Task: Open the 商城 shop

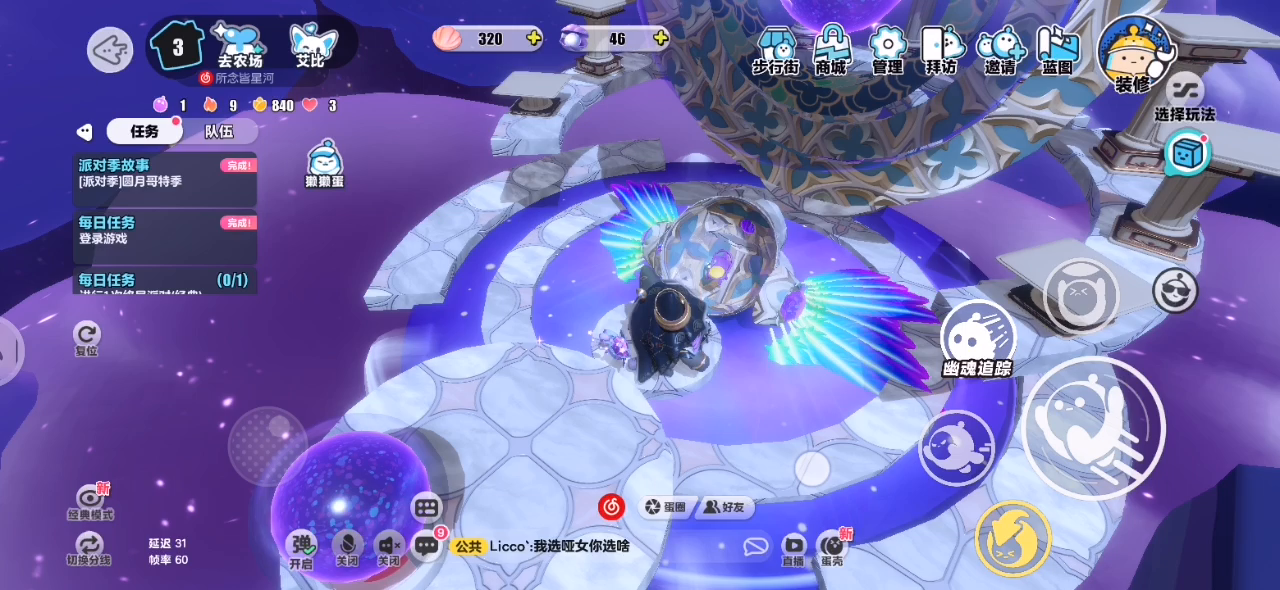Action: [x=830, y=48]
